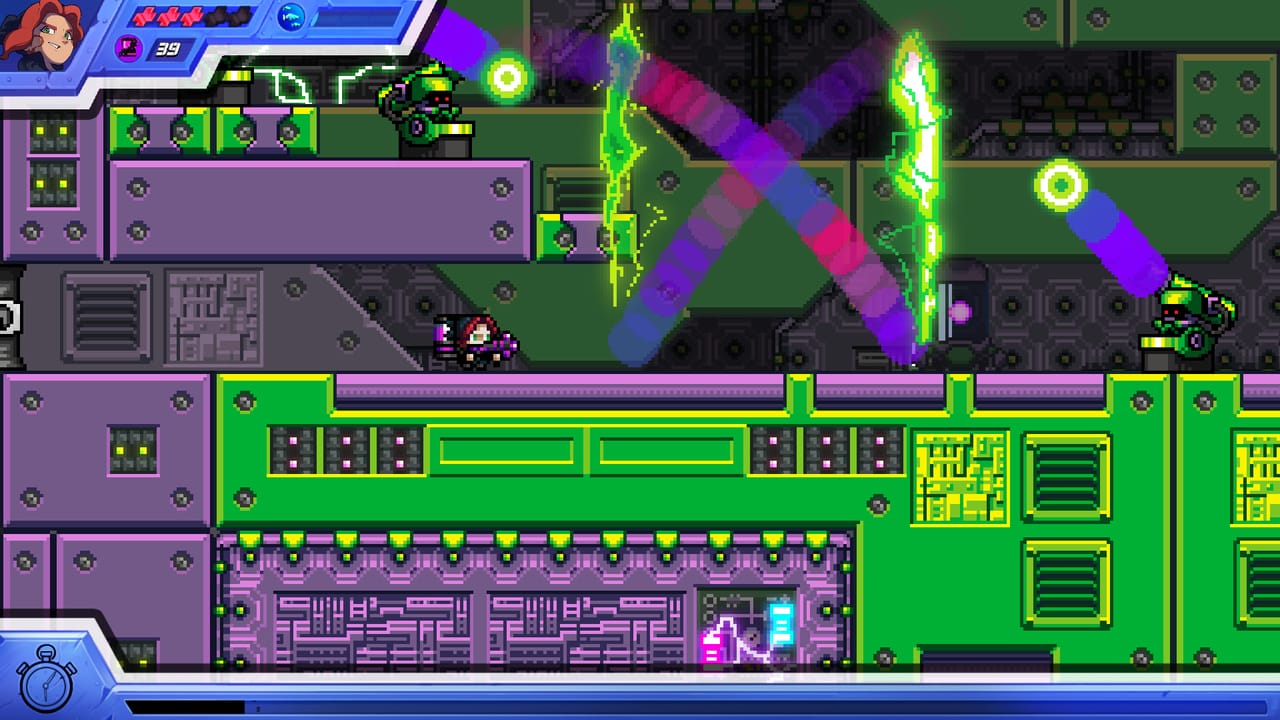Click the number 39 counter field
Image resolution: width=1280 pixels, height=720 pixels.
pyautogui.click(x=169, y=48)
